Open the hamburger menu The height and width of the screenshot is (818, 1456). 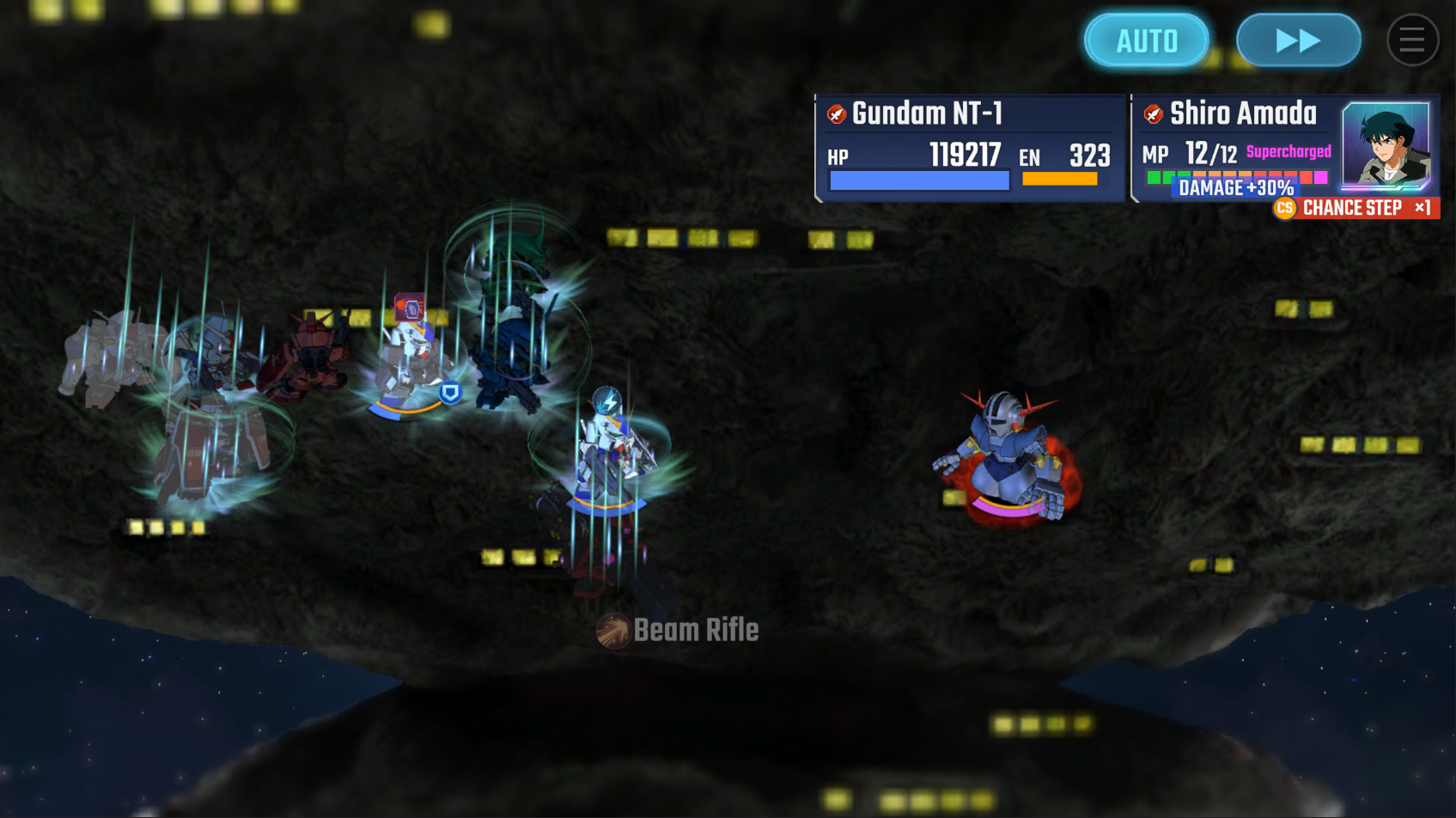(x=1412, y=40)
